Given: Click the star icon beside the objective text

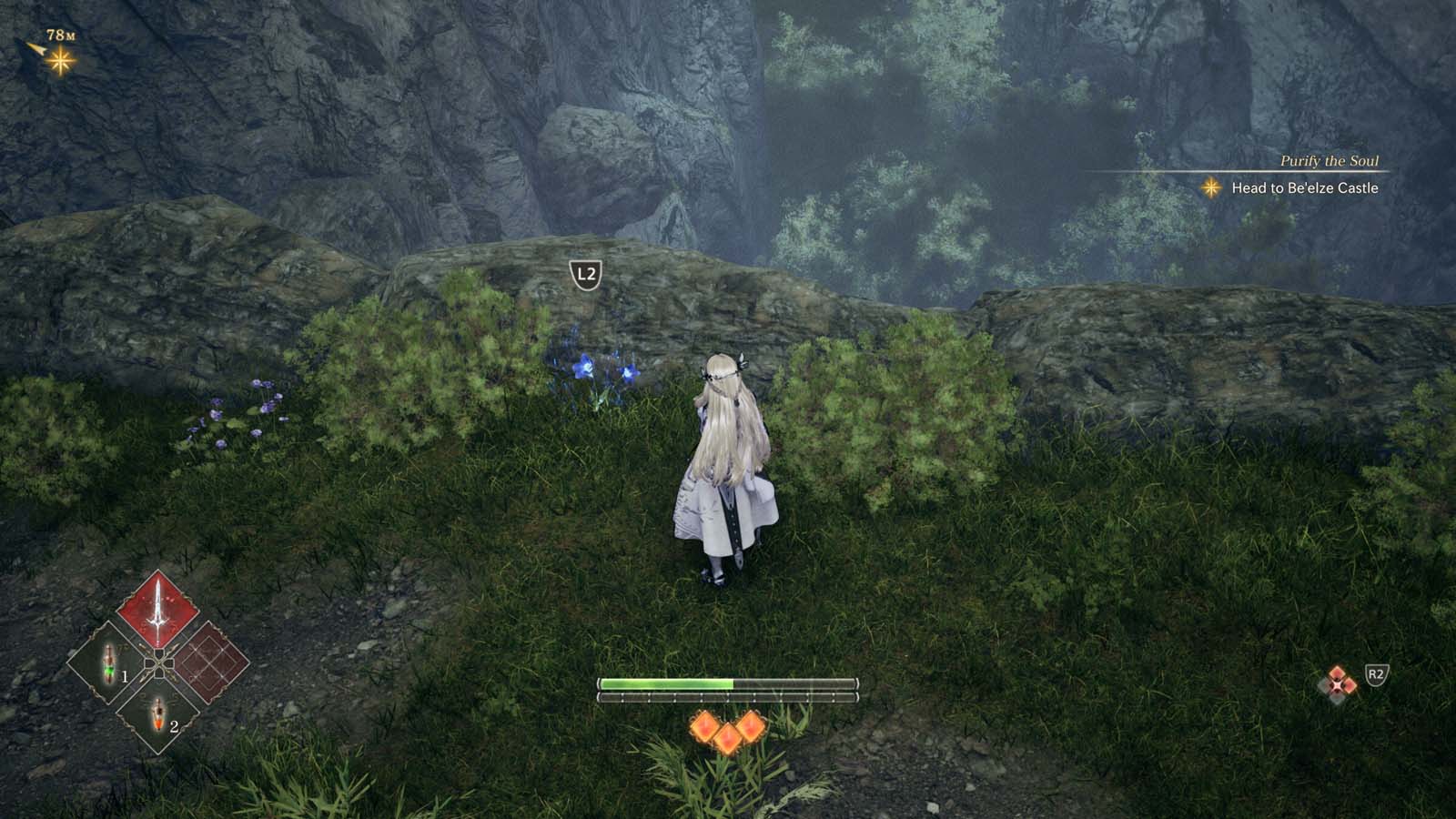Looking at the screenshot, I should 1210,188.
